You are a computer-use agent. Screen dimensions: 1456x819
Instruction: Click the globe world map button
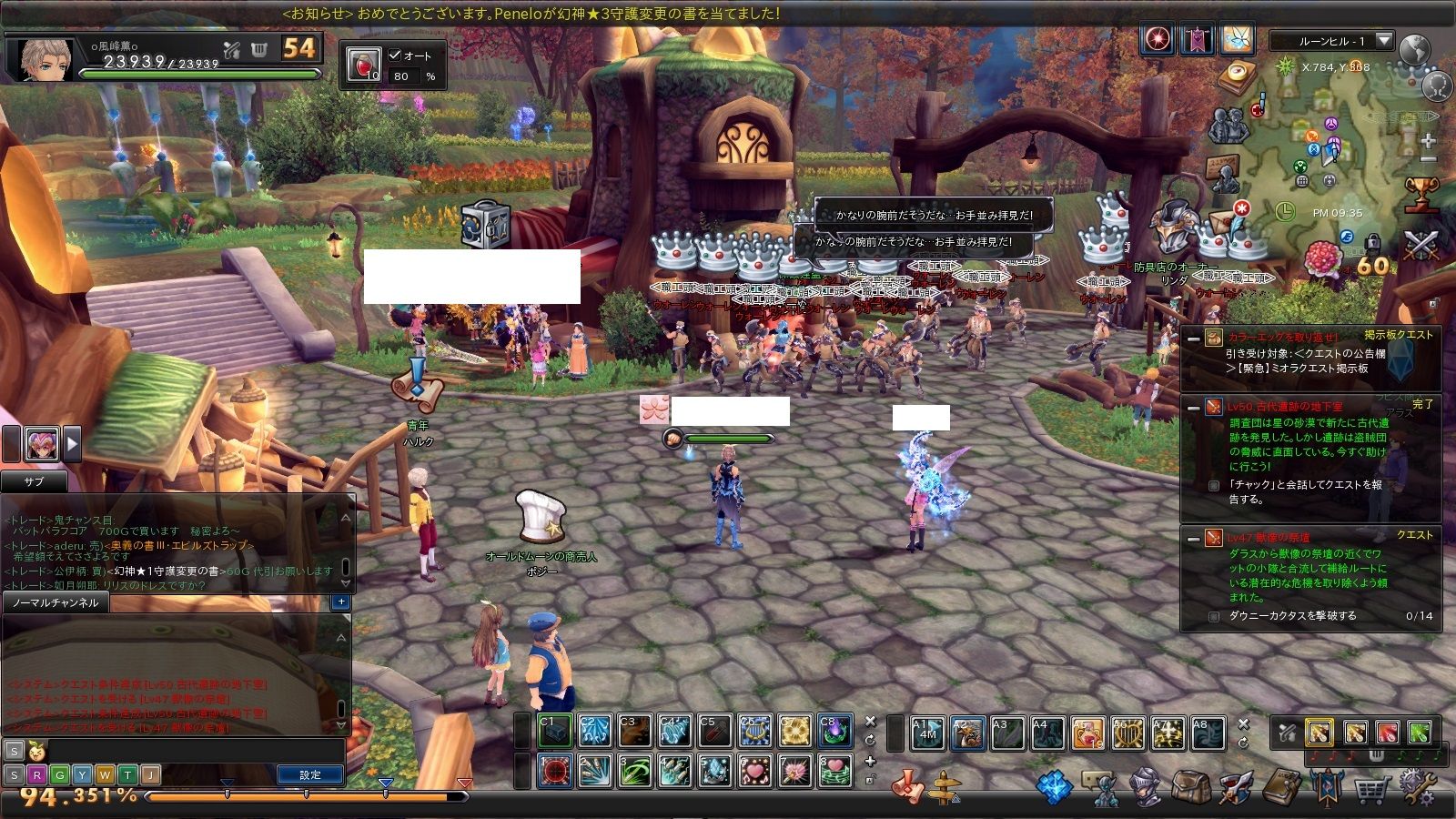tap(1415, 51)
